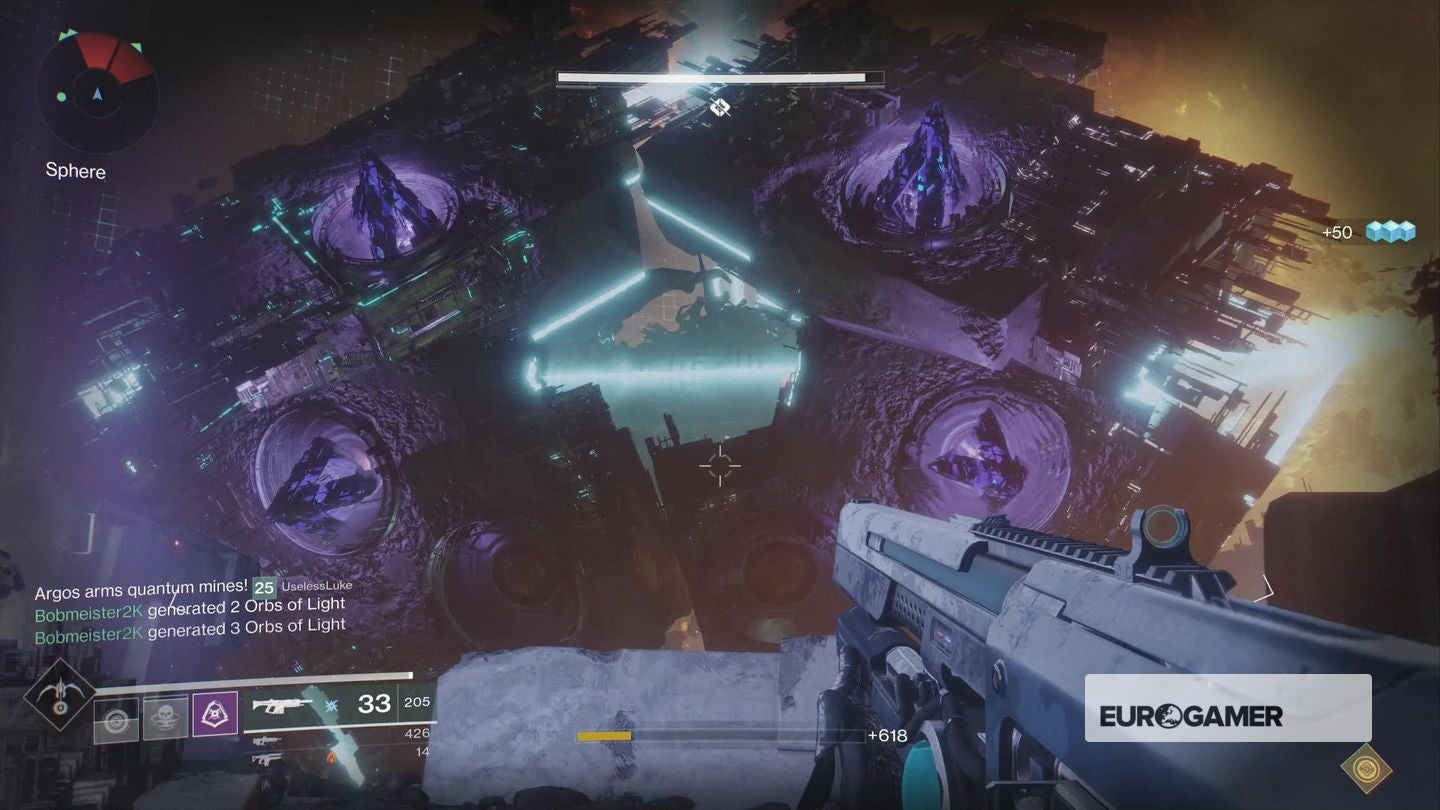
Task: Click the 25 badge in the kill feed
Action: 262,588
